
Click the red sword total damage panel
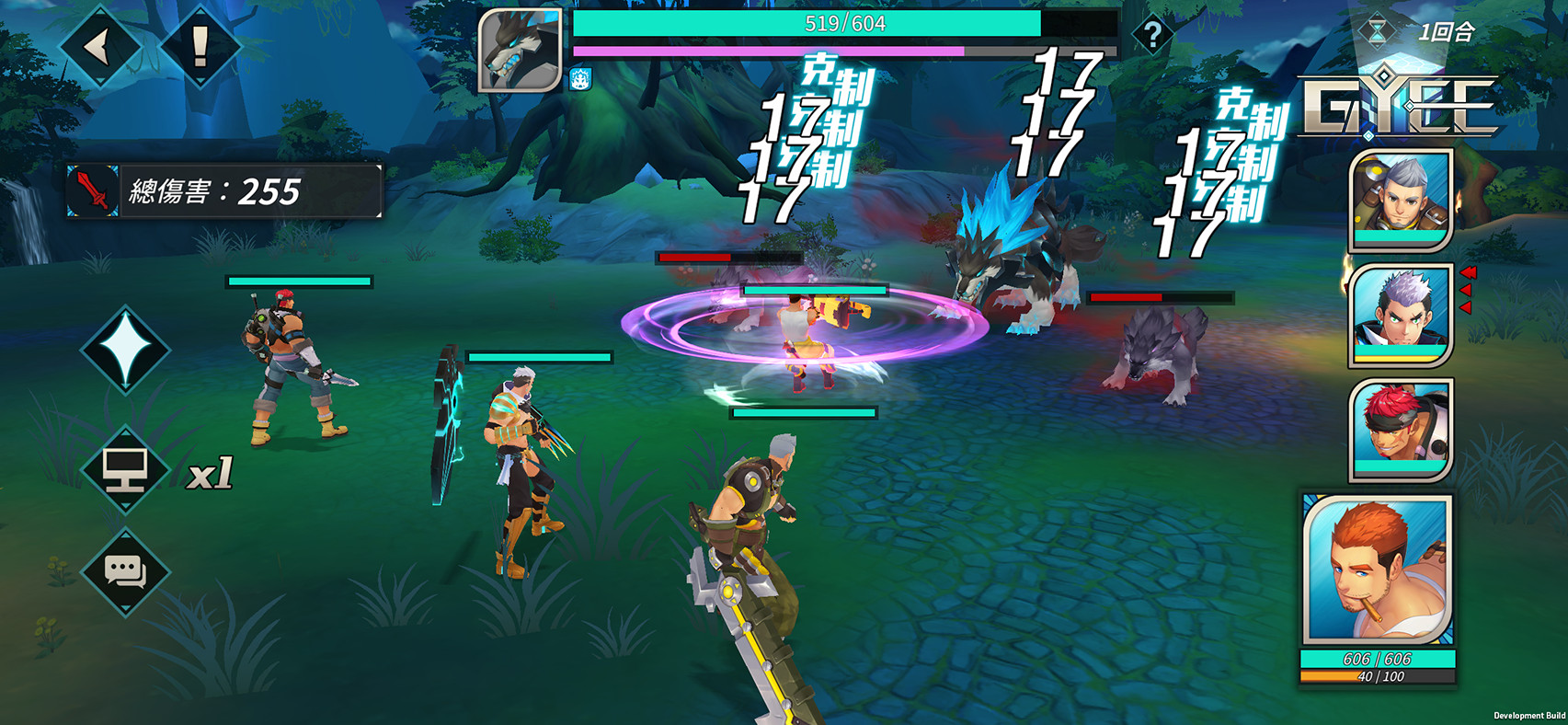pos(223,191)
